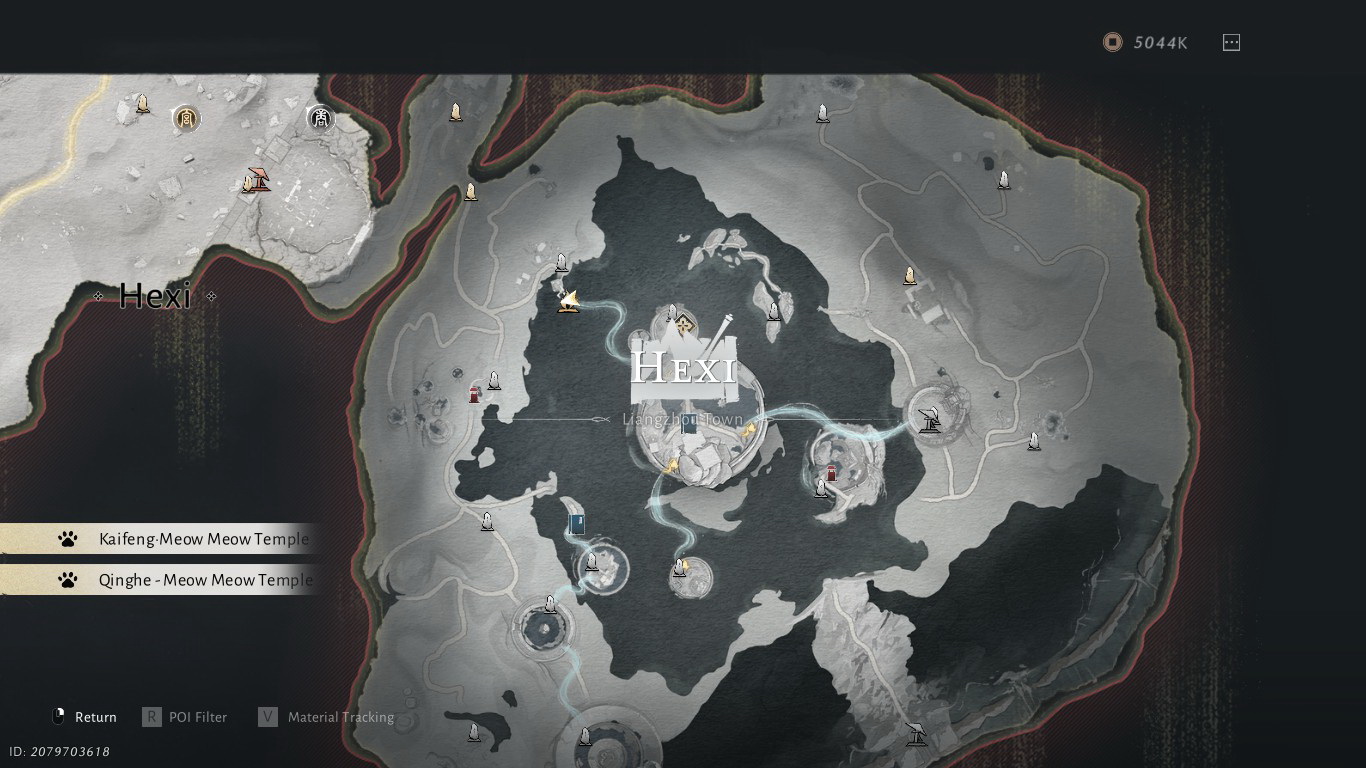Select the Qinghe Meow Meow Temple entry

190,580
